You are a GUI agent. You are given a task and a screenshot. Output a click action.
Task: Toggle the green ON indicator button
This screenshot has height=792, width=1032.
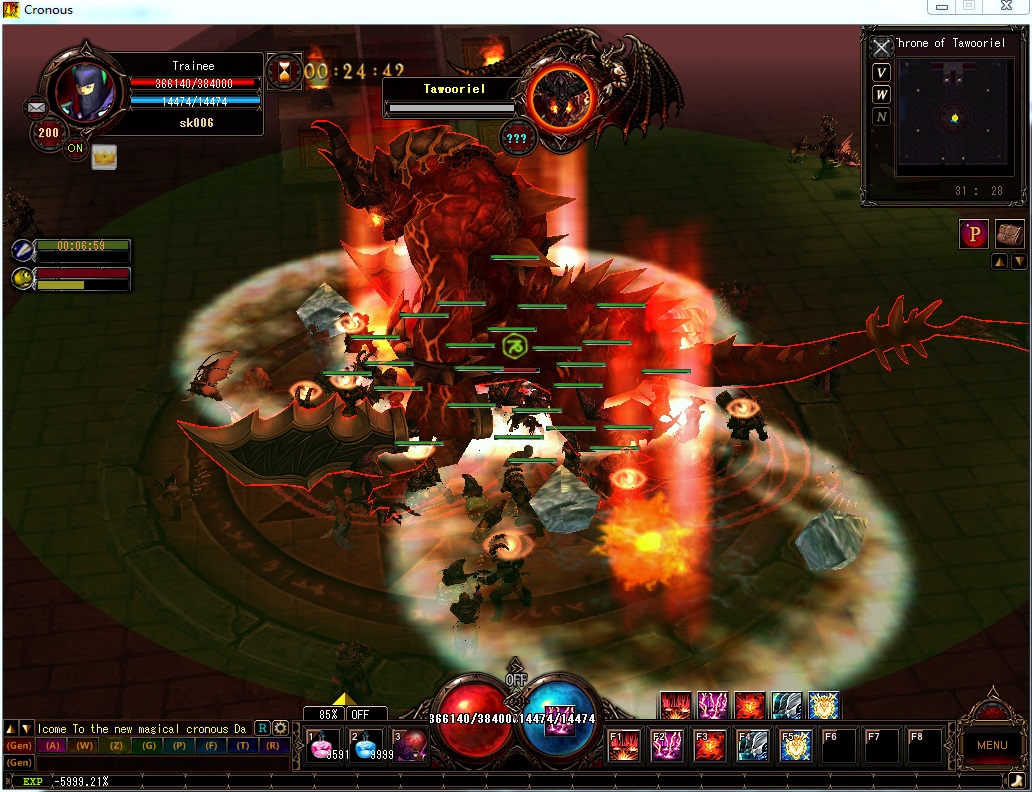[75, 148]
